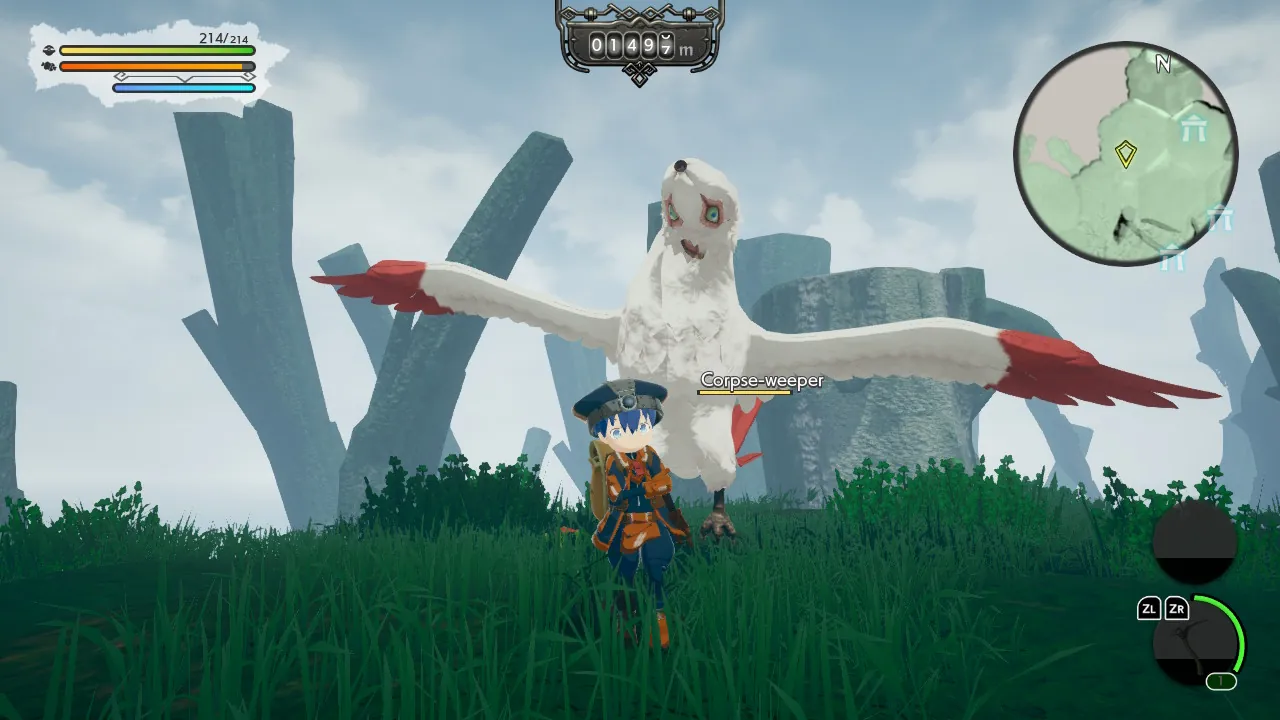Image resolution: width=1280 pixels, height=720 pixels.
Task: Select the Corpse-weeper health underline bar
Action: coord(745,392)
